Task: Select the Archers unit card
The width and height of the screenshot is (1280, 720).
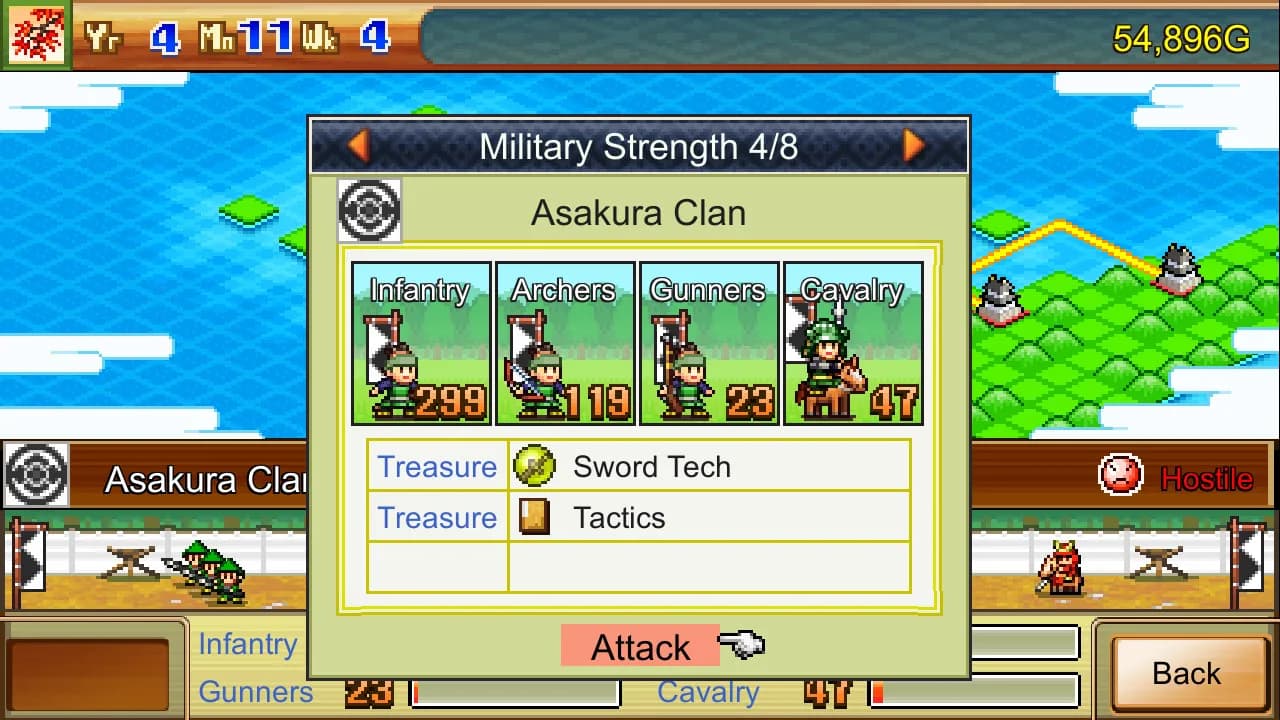Action: tap(565, 343)
